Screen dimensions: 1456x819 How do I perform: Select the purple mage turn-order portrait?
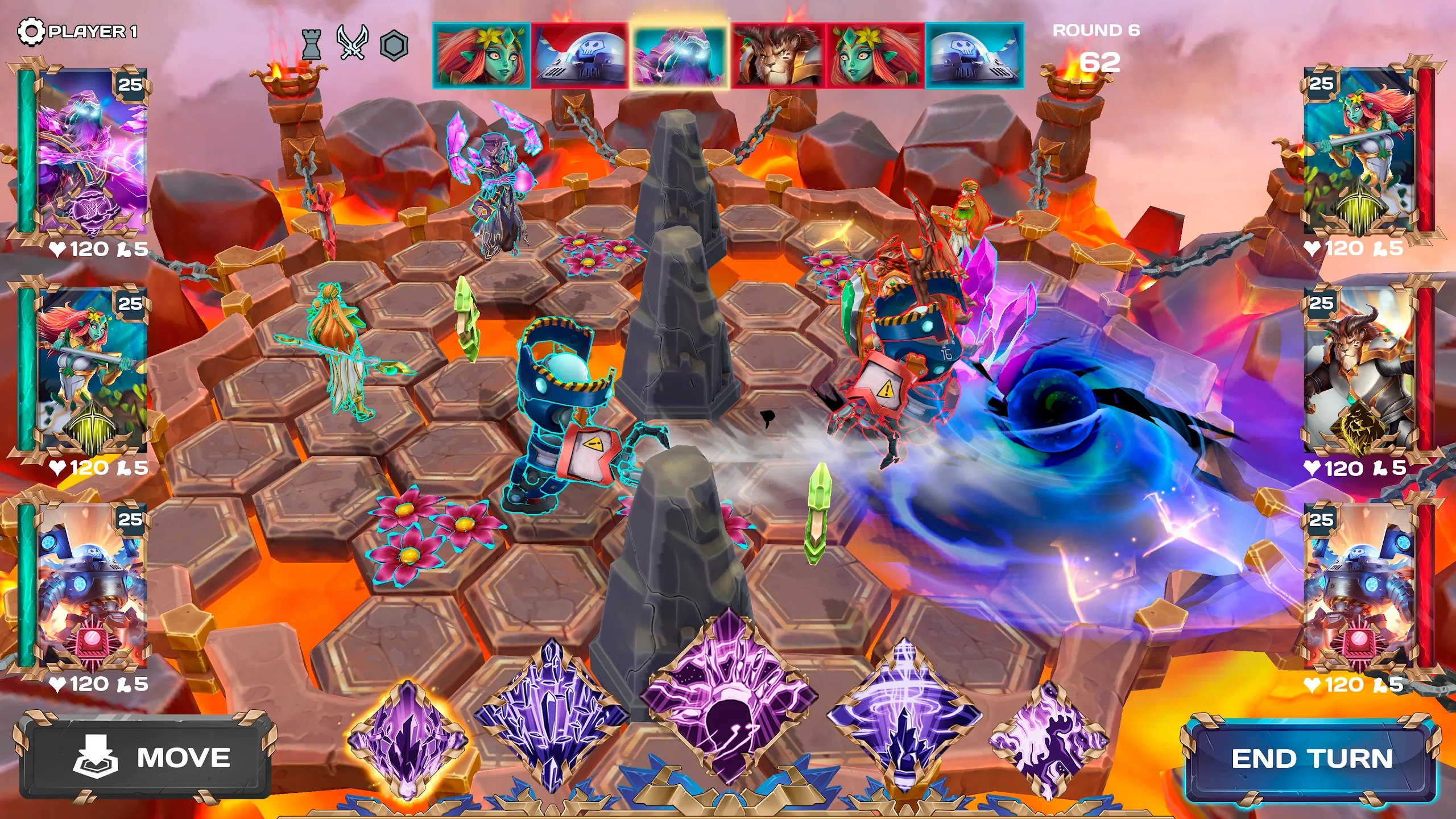(679, 55)
